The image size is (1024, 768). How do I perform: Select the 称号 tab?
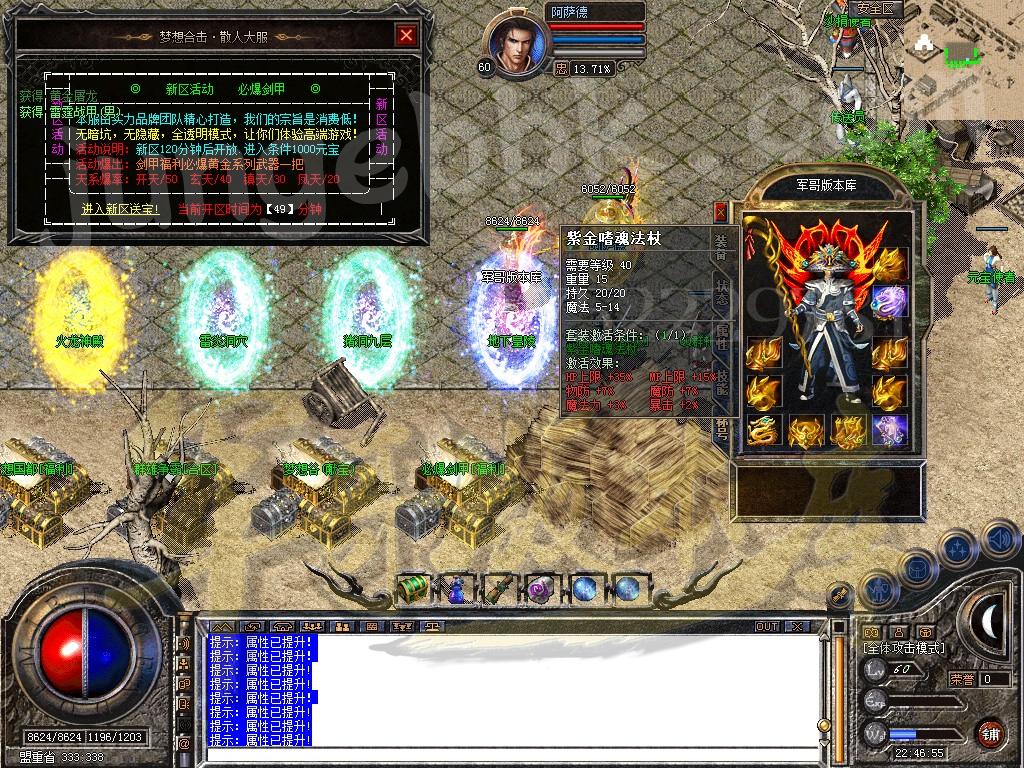[723, 428]
